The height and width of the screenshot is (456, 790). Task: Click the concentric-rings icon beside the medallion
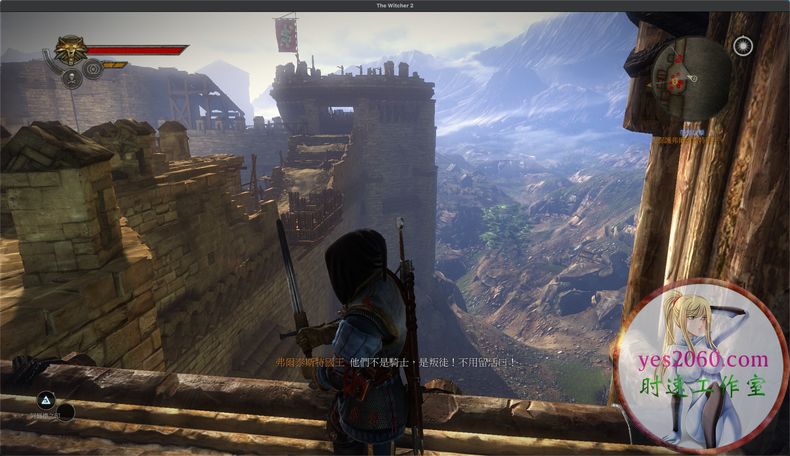(x=93, y=69)
